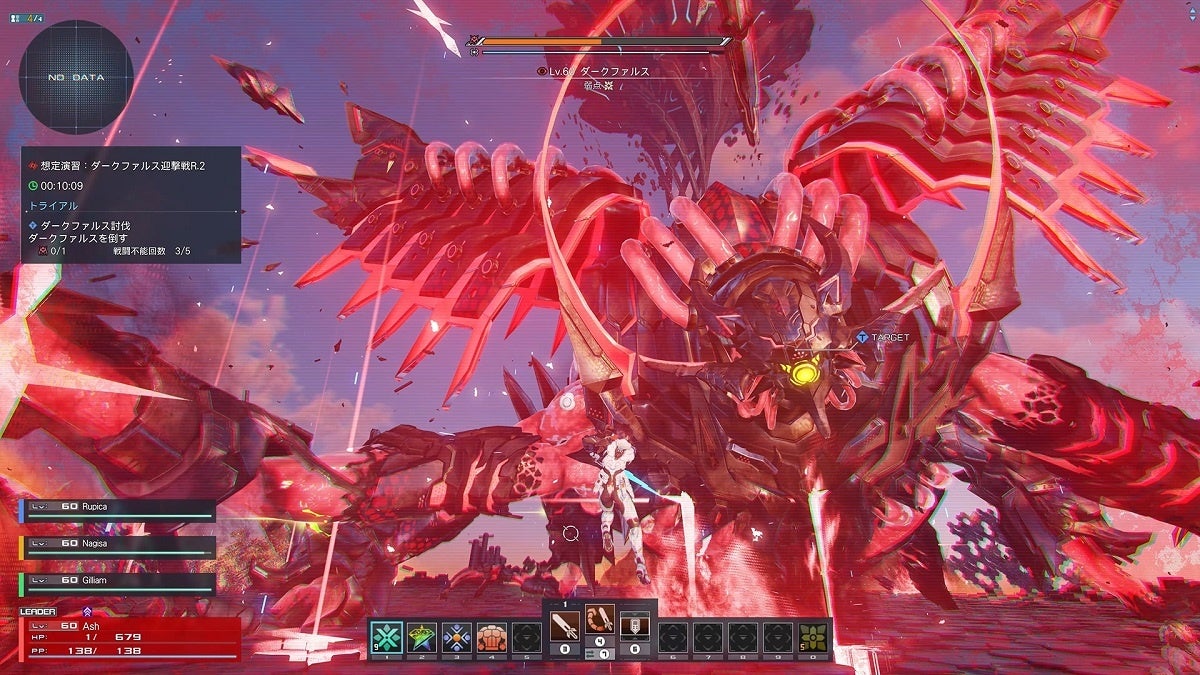The width and height of the screenshot is (1200, 675).
Task: Select the rifle-style weapon slot
Action: point(634,627)
